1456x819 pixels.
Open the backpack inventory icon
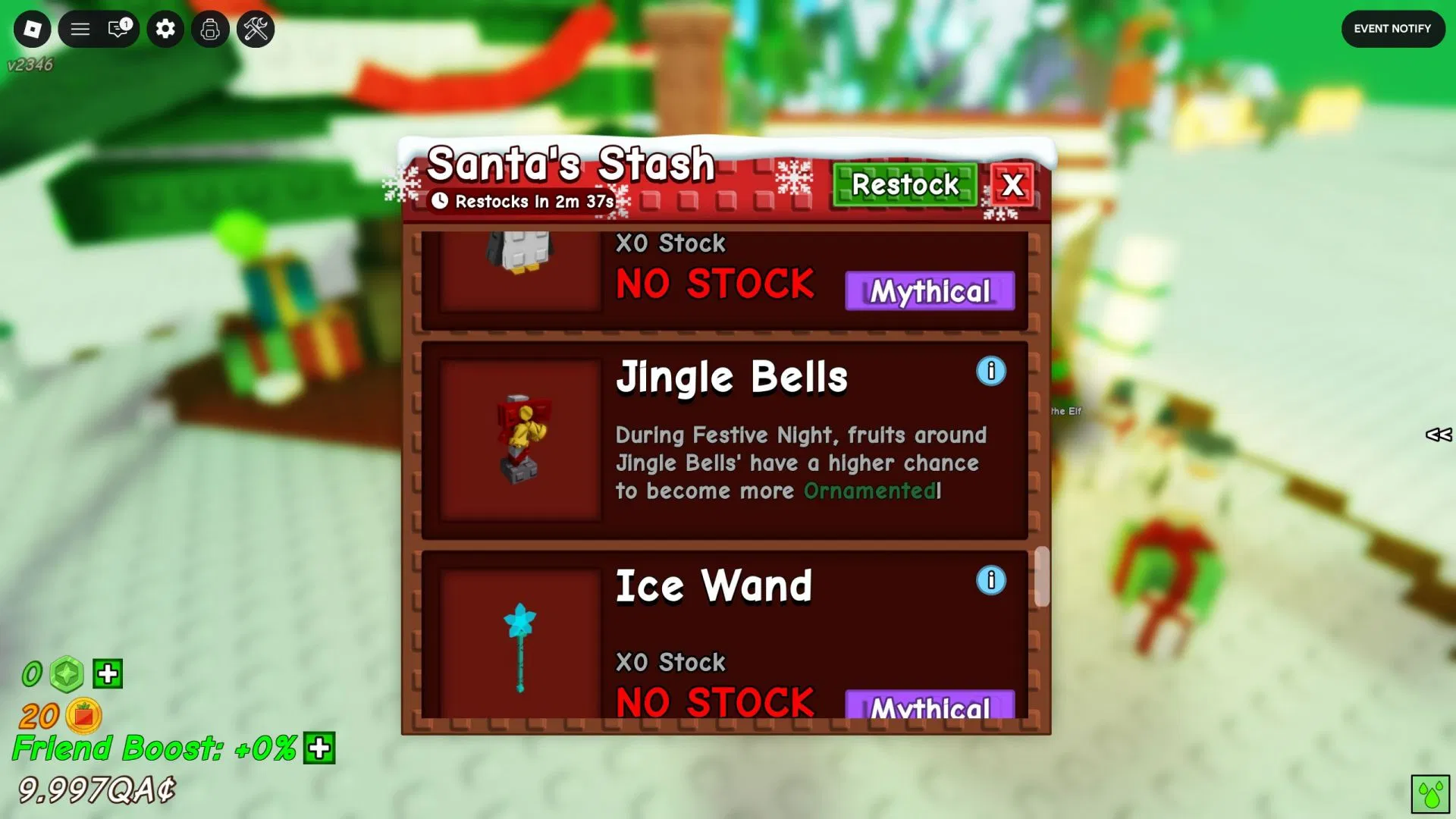[x=210, y=30]
